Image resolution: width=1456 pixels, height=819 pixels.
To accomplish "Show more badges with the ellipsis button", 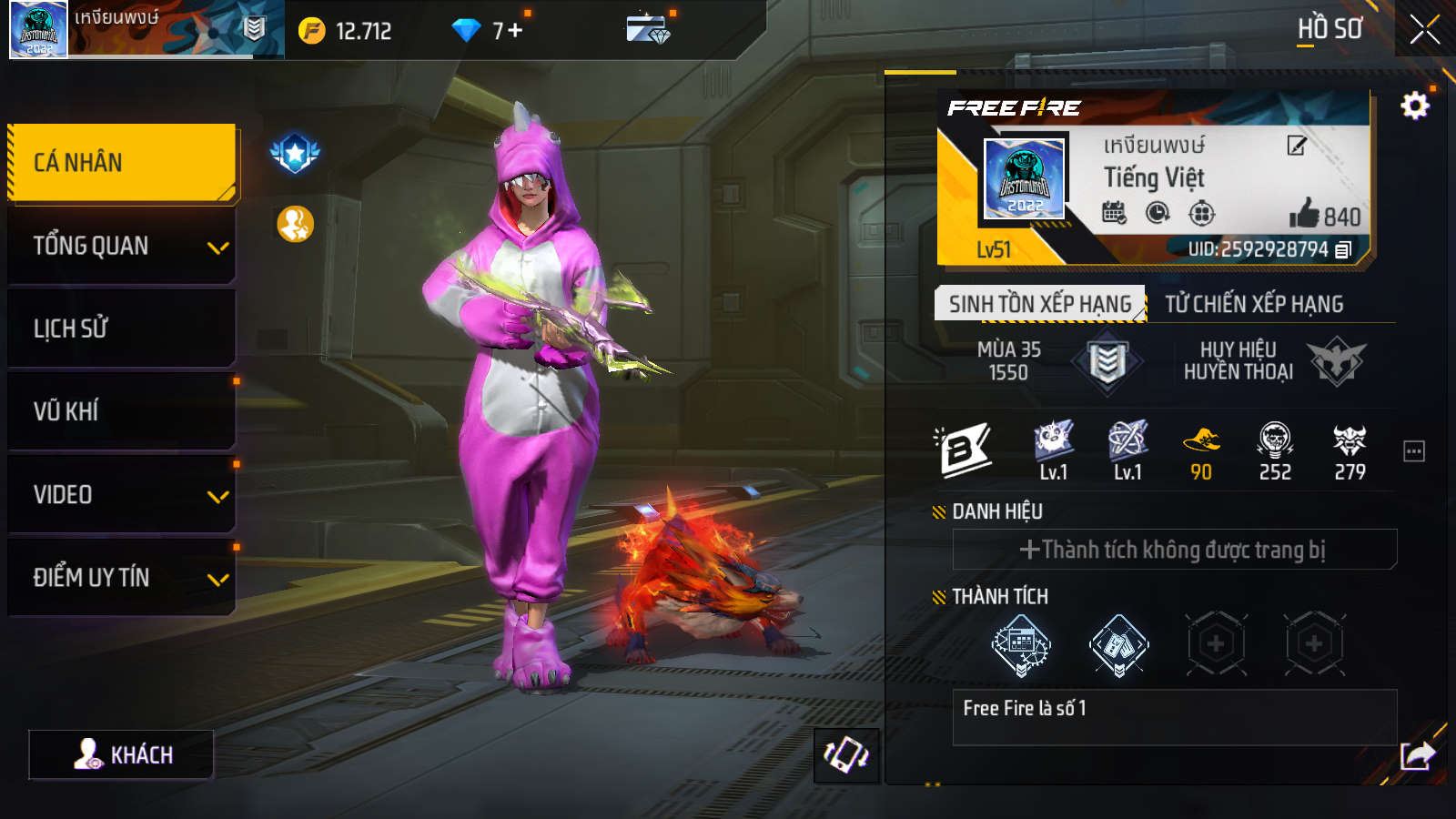I will click(x=1413, y=451).
